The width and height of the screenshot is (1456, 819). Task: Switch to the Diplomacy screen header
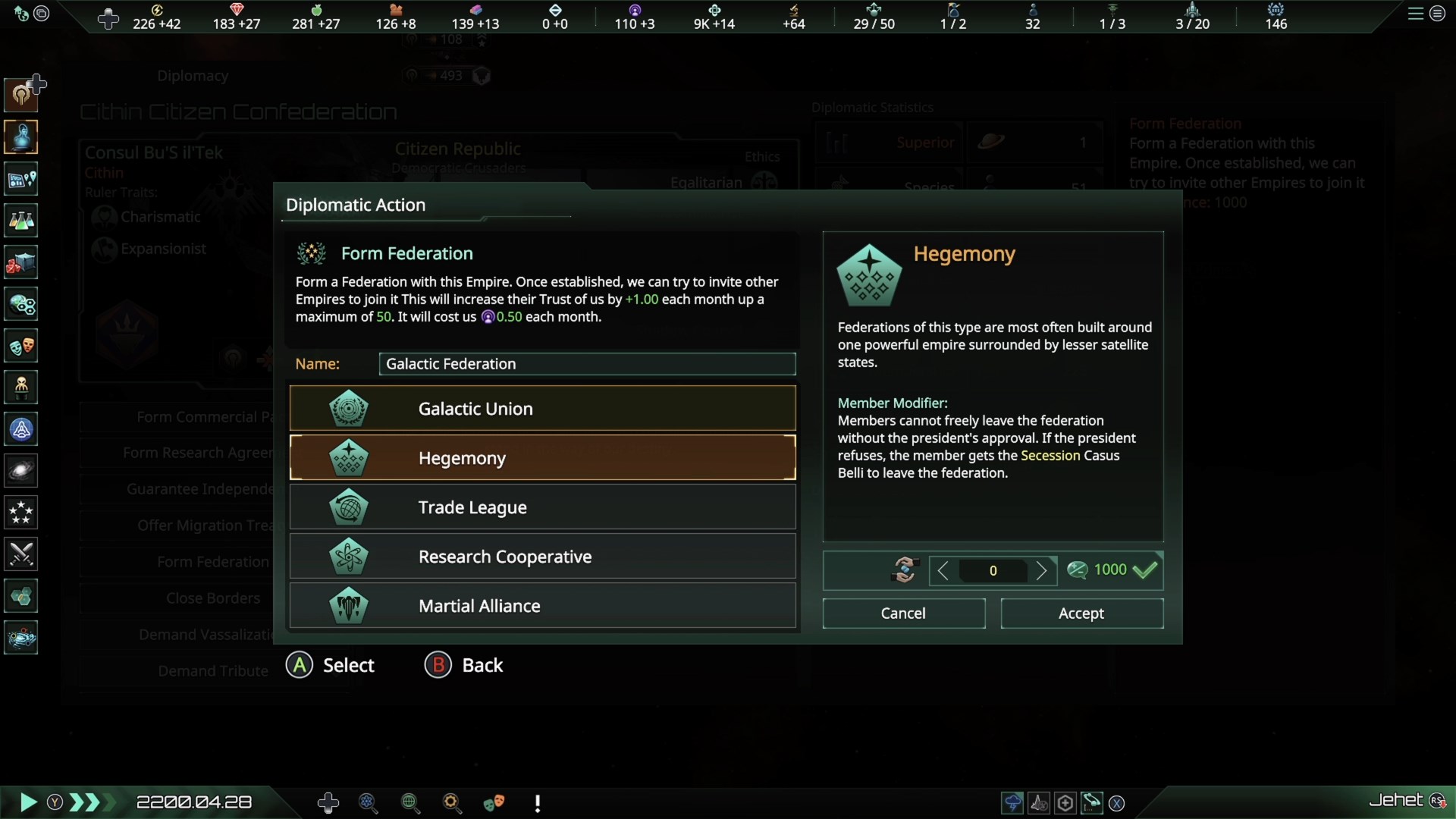[192, 76]
